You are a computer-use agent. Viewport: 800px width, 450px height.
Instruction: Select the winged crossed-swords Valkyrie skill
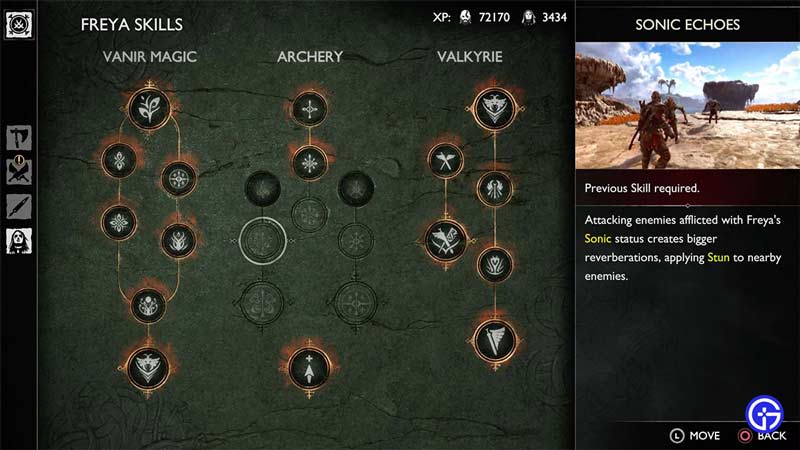click(x=445, y=239)
